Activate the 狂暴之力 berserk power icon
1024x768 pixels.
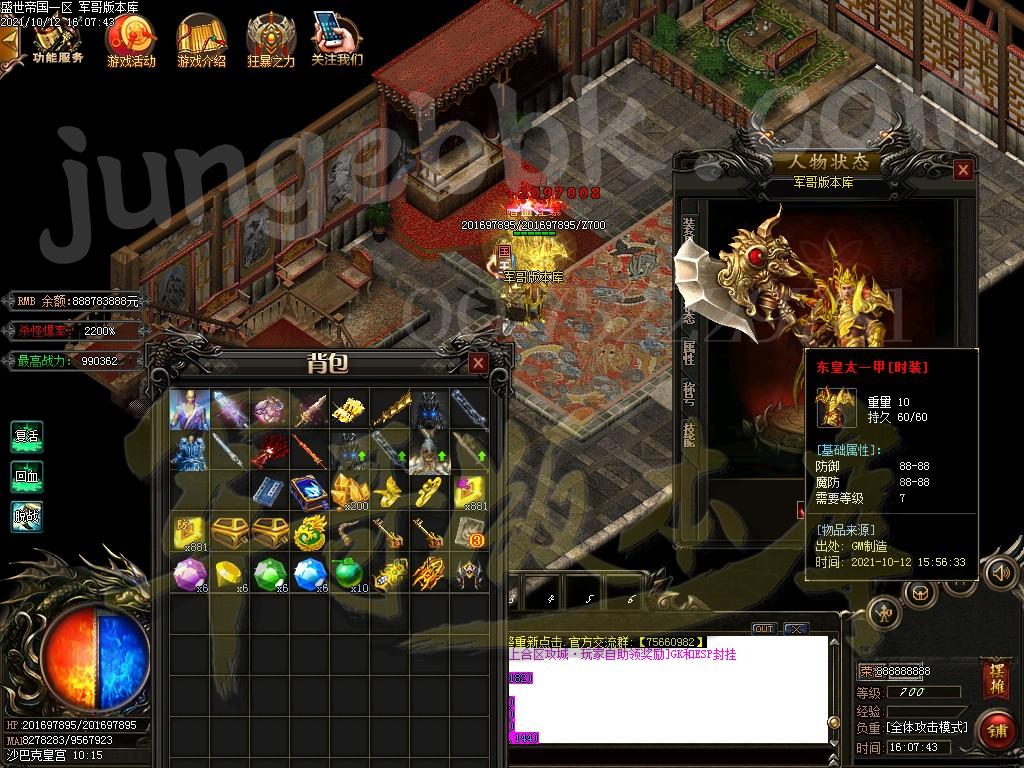(x=271, y=40)
